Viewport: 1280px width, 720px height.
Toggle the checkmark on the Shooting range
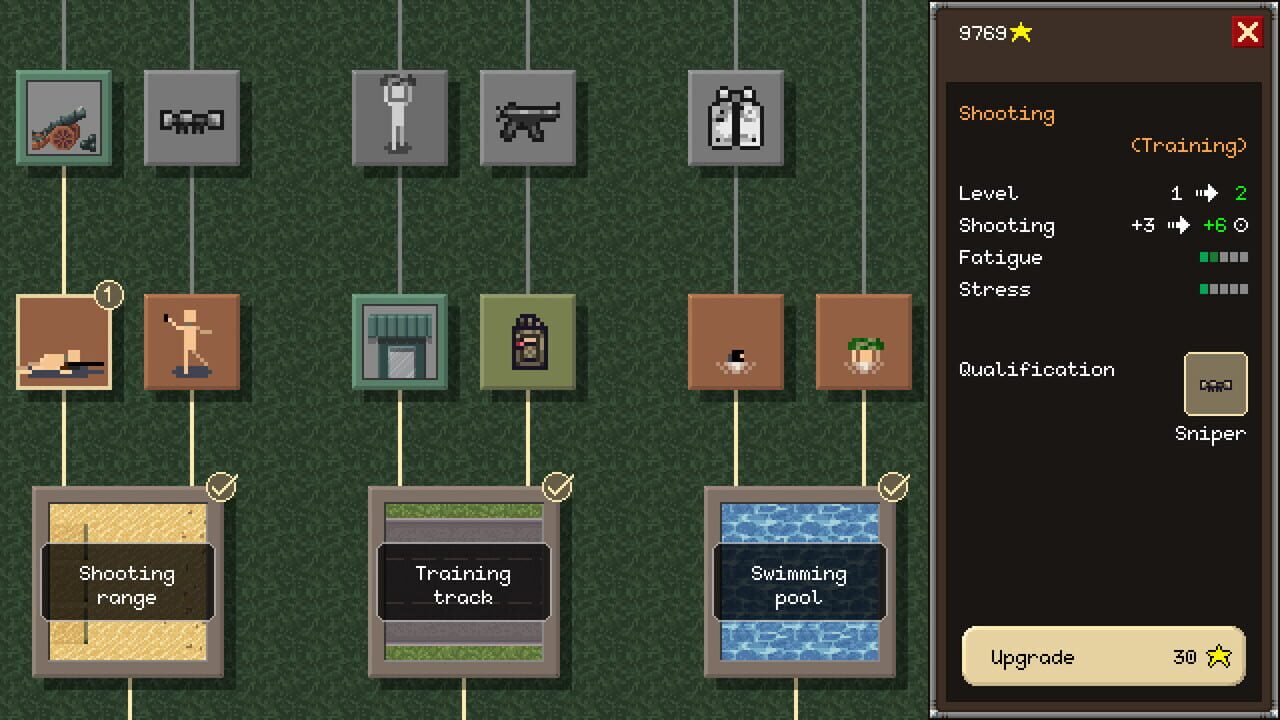[222, 488]
